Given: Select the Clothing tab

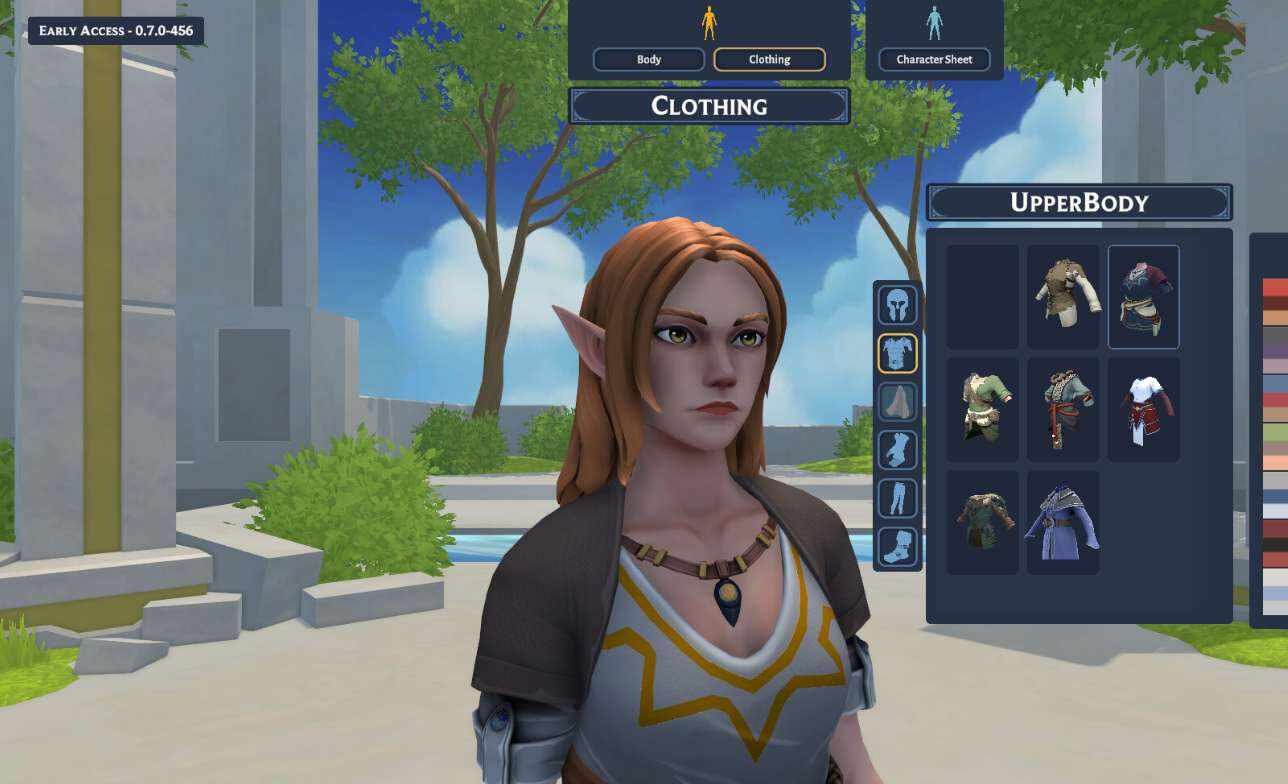Looking at the screenshot, I should pos(769,59).
